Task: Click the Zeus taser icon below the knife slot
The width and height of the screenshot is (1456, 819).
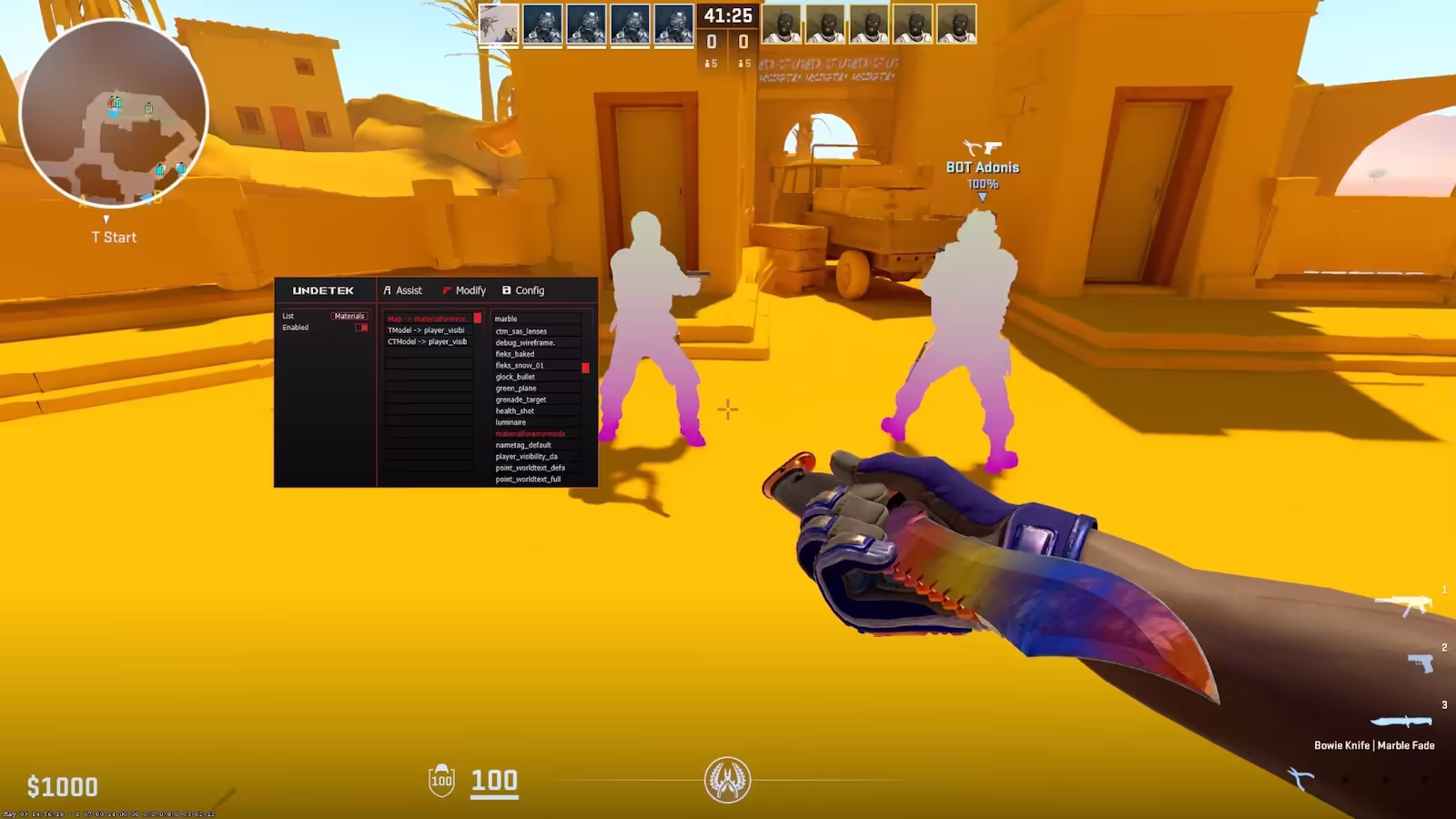Action: [1300, 777]
